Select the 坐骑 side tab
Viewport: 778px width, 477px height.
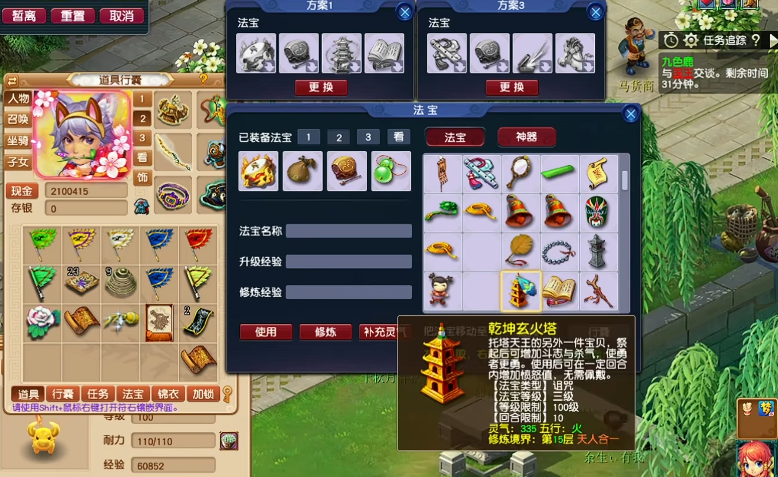click(17, 140)
